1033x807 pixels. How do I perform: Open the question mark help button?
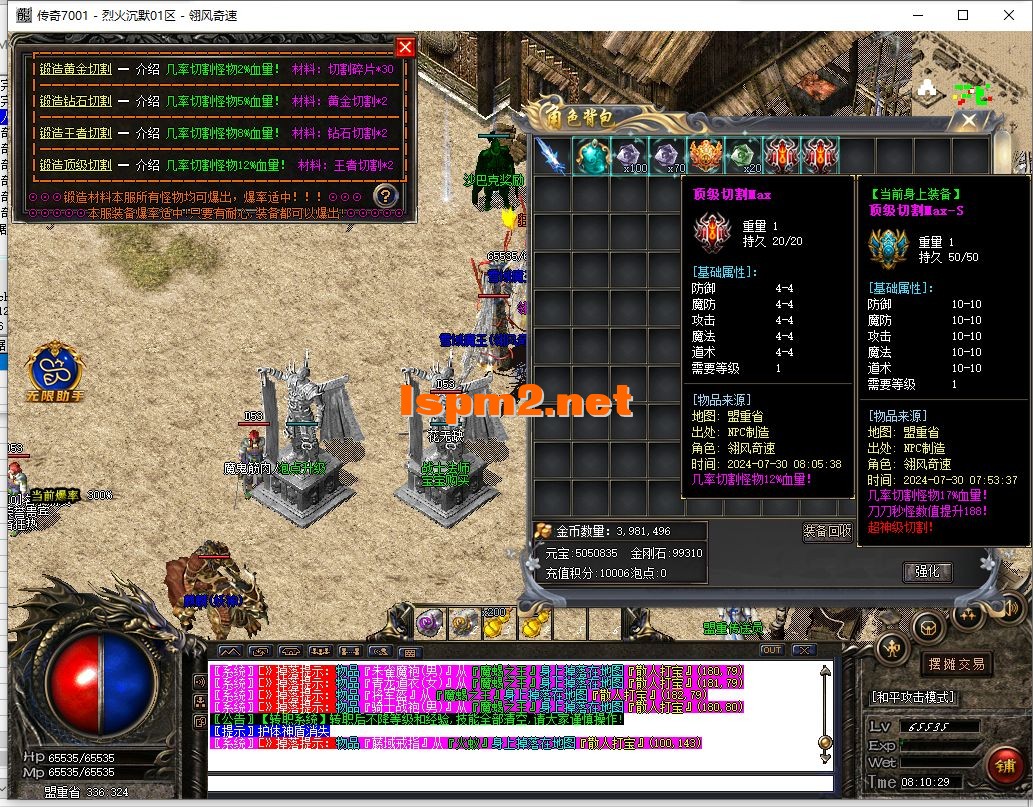[385, 195]
